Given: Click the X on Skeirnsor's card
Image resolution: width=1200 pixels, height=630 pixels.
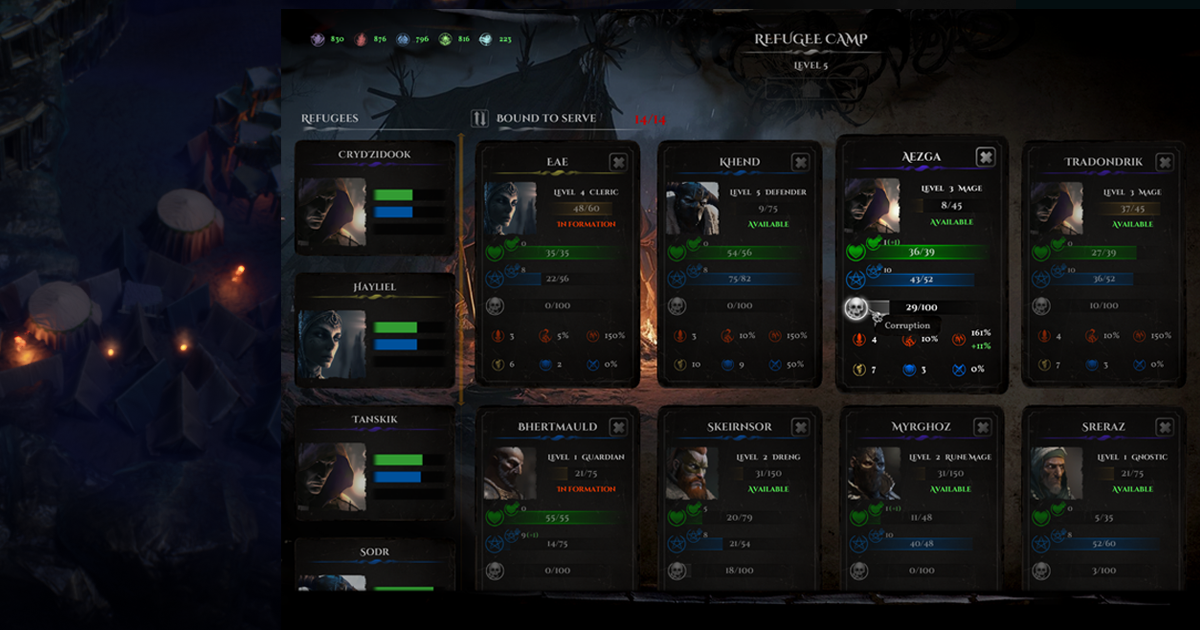Looking at the screenshot, I should 800,427.
